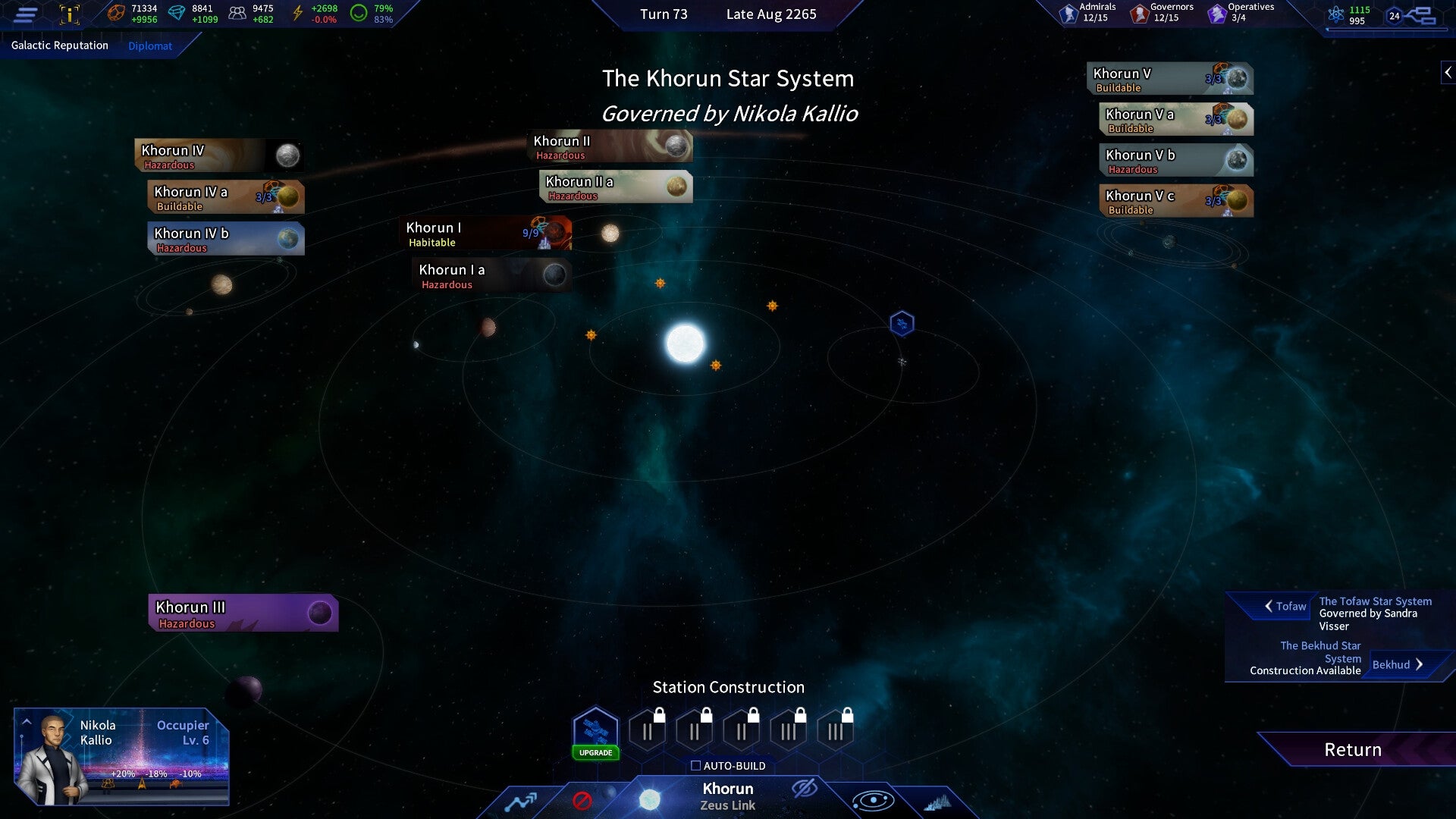Screen dimensions: 1456x819
Task: Enable the AUTO-BUILD checkbox
Action: pos(696,766)
